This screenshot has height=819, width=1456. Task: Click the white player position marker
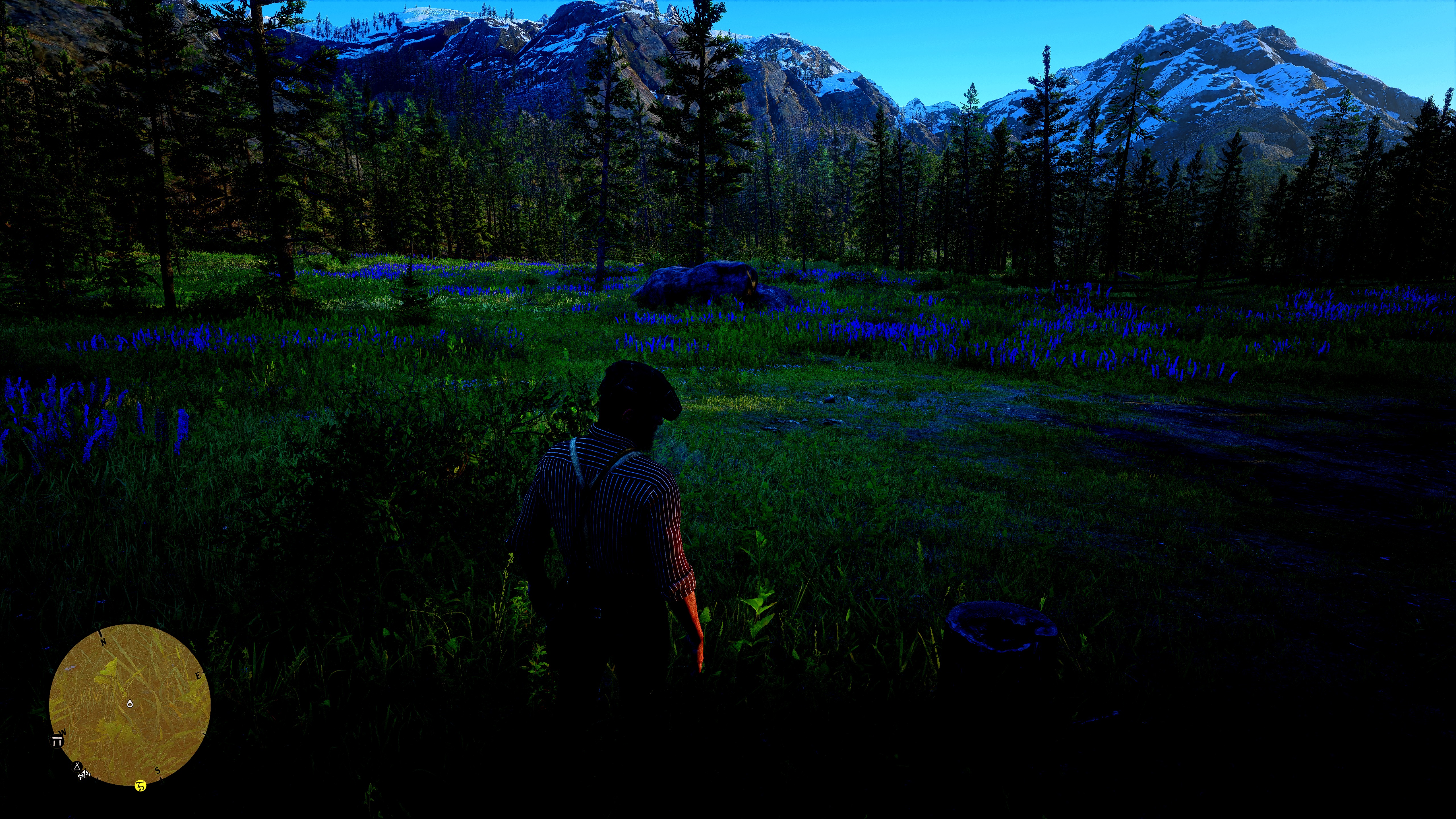click(130, 704)
